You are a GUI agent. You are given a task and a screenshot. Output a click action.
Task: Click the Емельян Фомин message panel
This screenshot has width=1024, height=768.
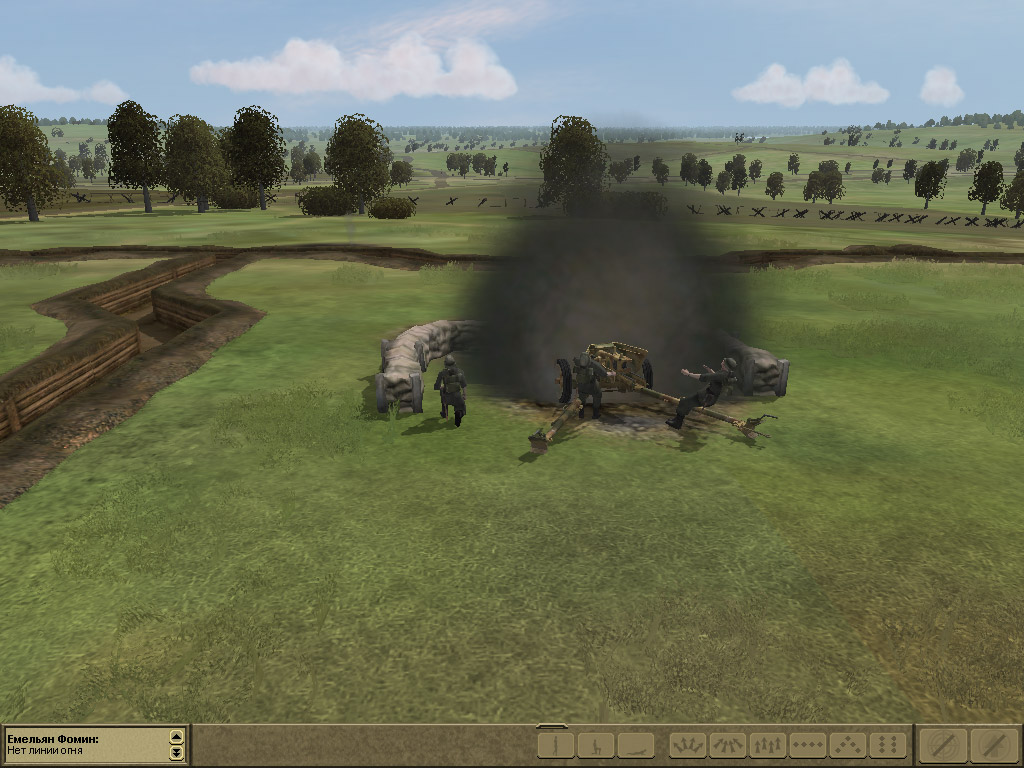pos(85,745)
